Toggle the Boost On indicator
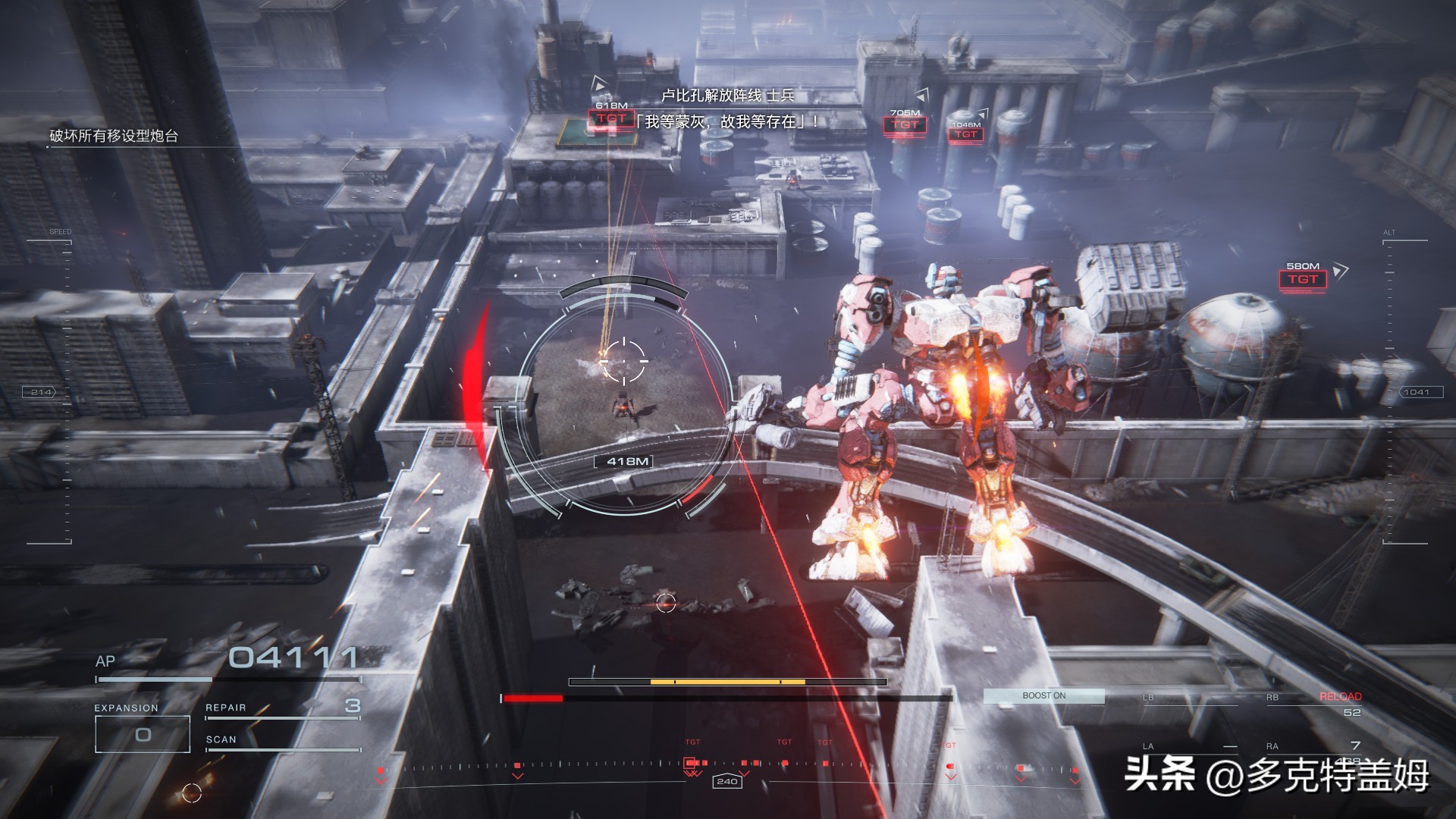The image size is (1456, 819). (x=1043, y=695)
